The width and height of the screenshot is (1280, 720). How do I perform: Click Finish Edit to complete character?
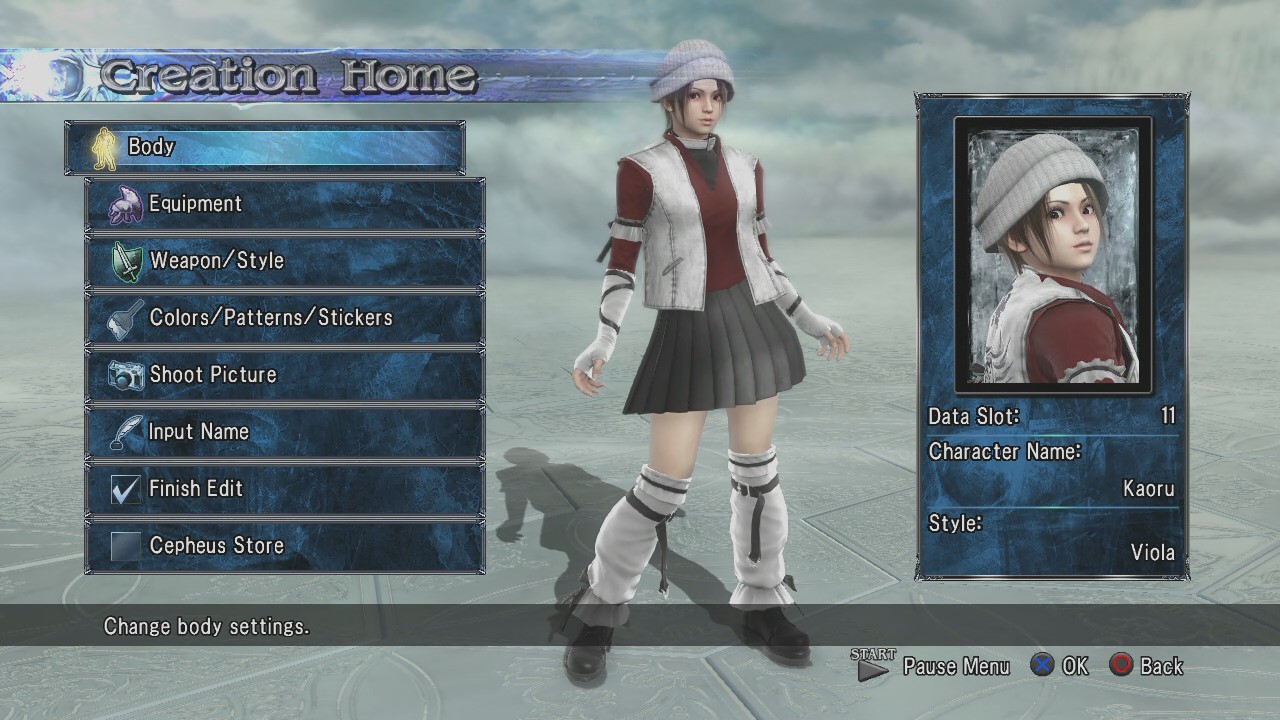[285, 489]
